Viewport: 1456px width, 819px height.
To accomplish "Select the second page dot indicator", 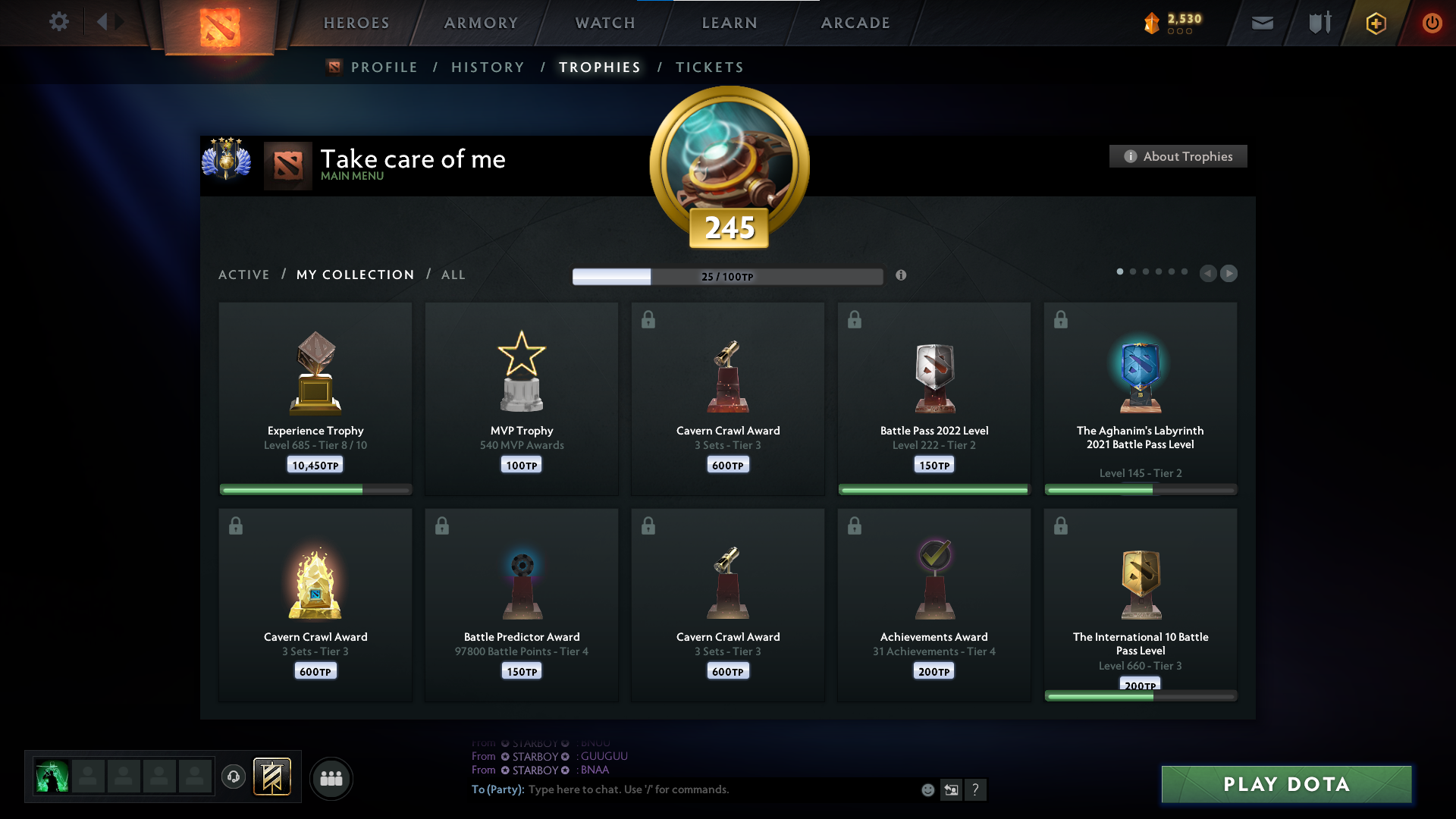I will coord(1133,271).
